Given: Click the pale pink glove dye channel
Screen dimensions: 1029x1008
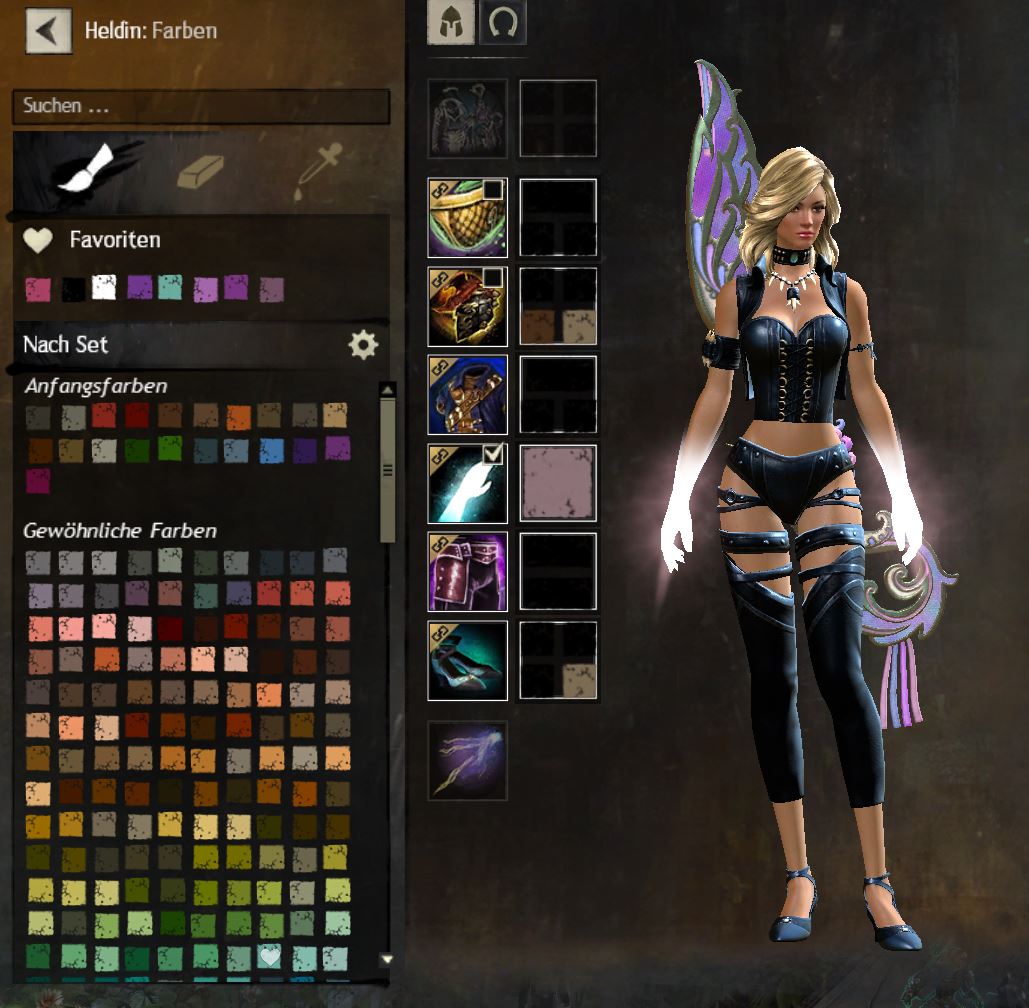Looking at the screenshot, I should click(x=558, y=484).
